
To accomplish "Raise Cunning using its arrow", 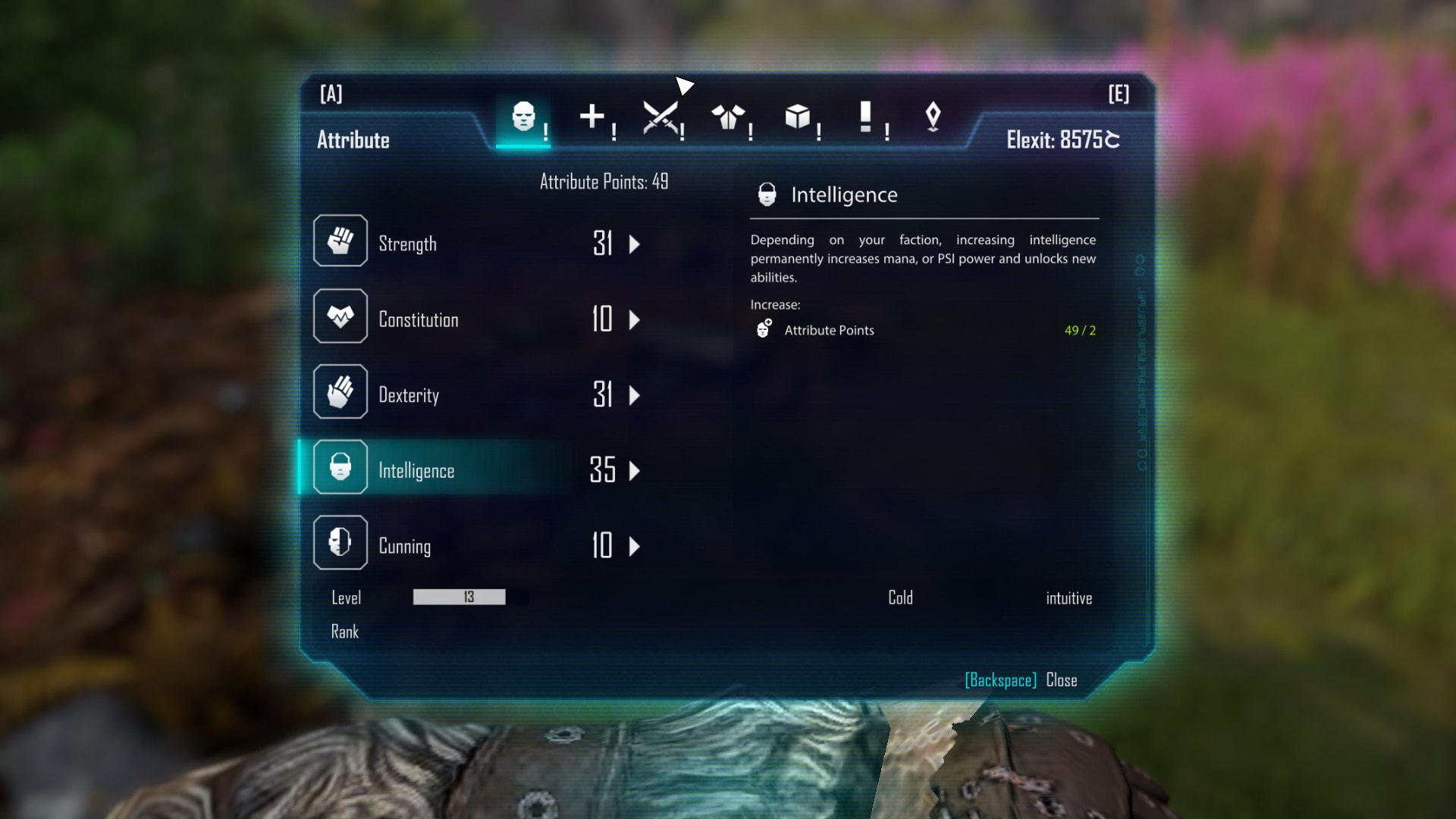I will tap(635, 546).
